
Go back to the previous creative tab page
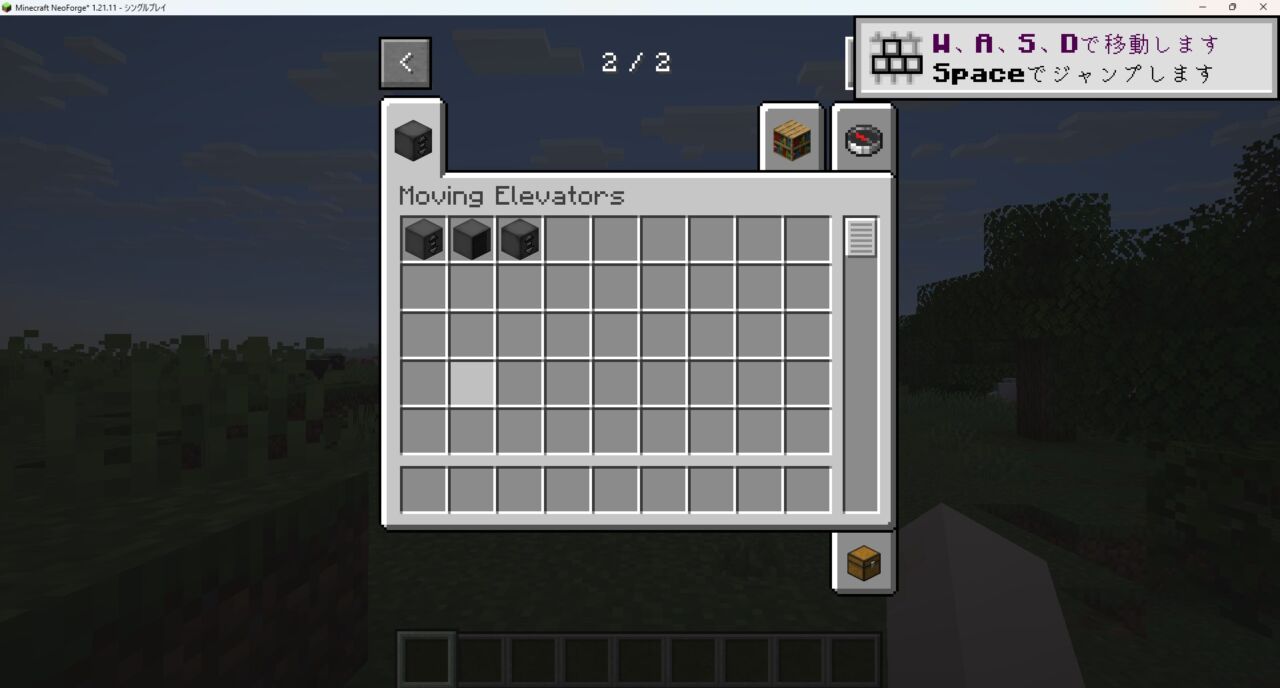[x=405, y=63]
